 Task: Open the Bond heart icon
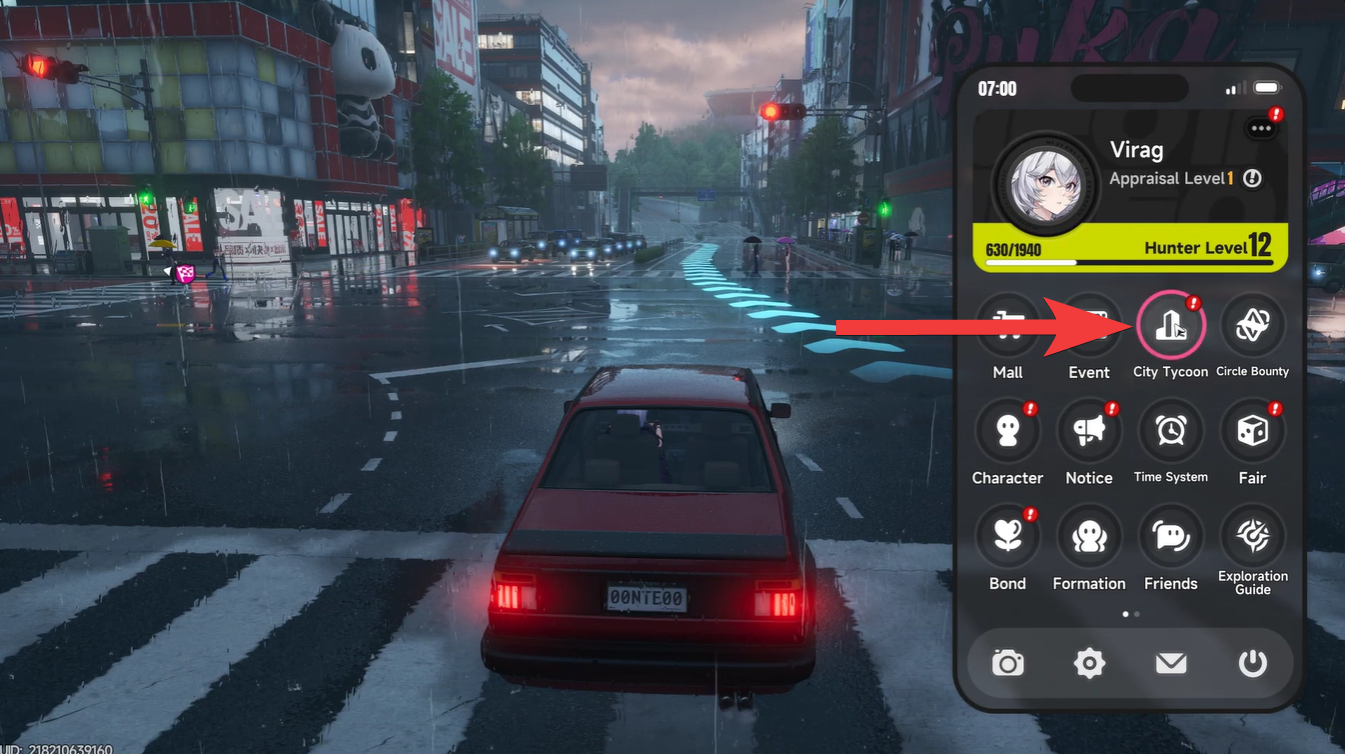coord(1007,537)
